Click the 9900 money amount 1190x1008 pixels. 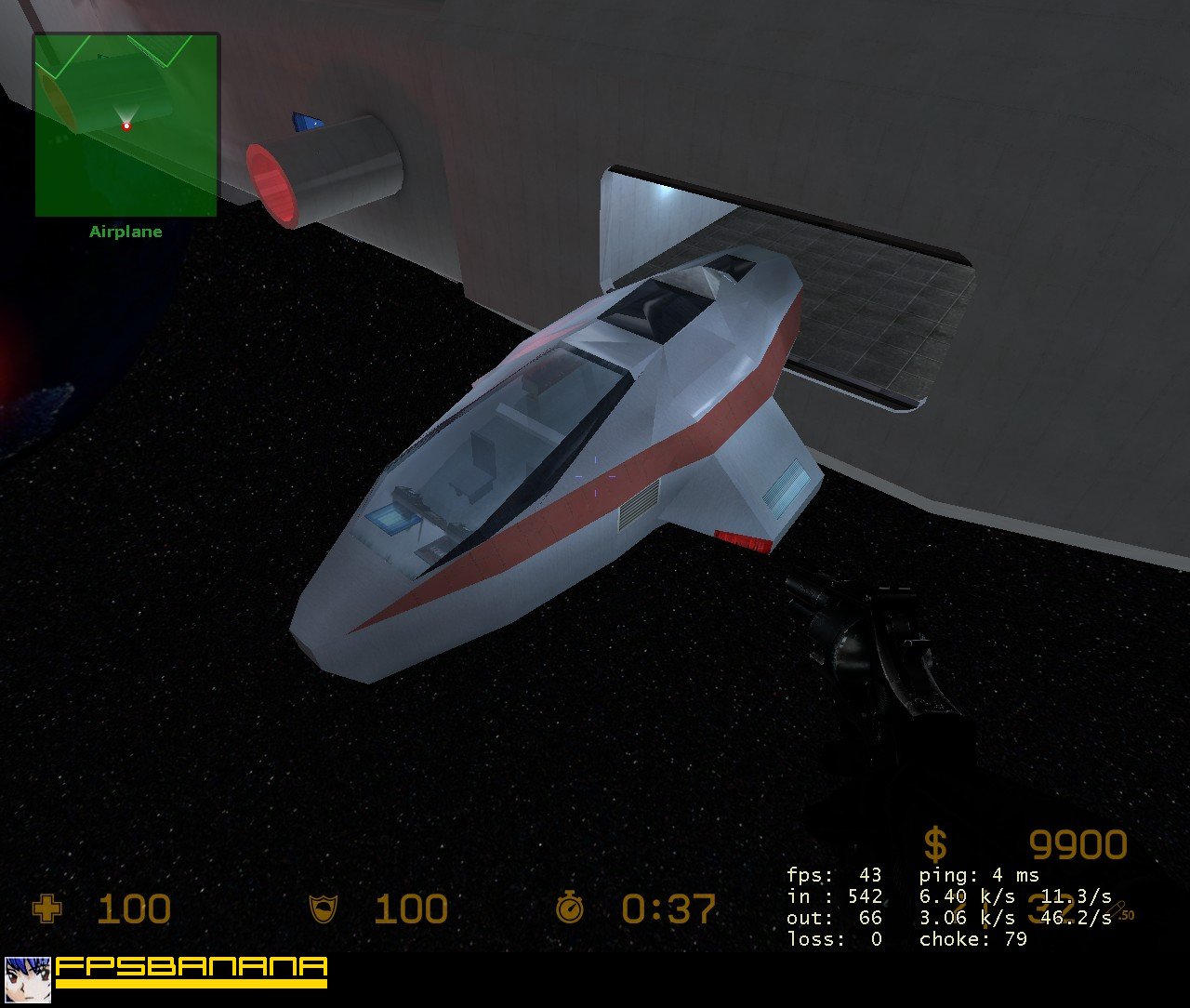click(1078, 845)
